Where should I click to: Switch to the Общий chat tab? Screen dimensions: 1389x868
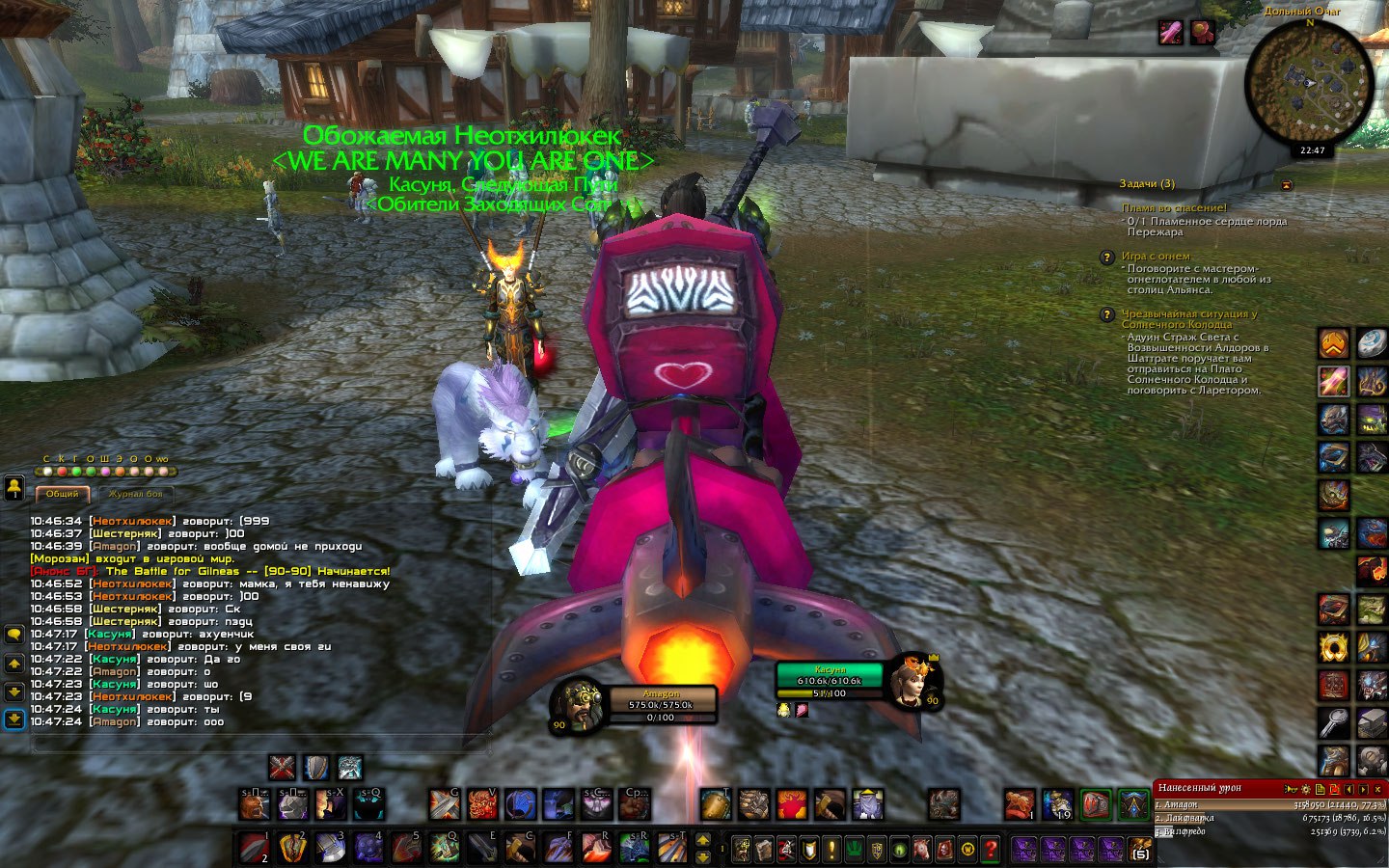click(63, 494)
